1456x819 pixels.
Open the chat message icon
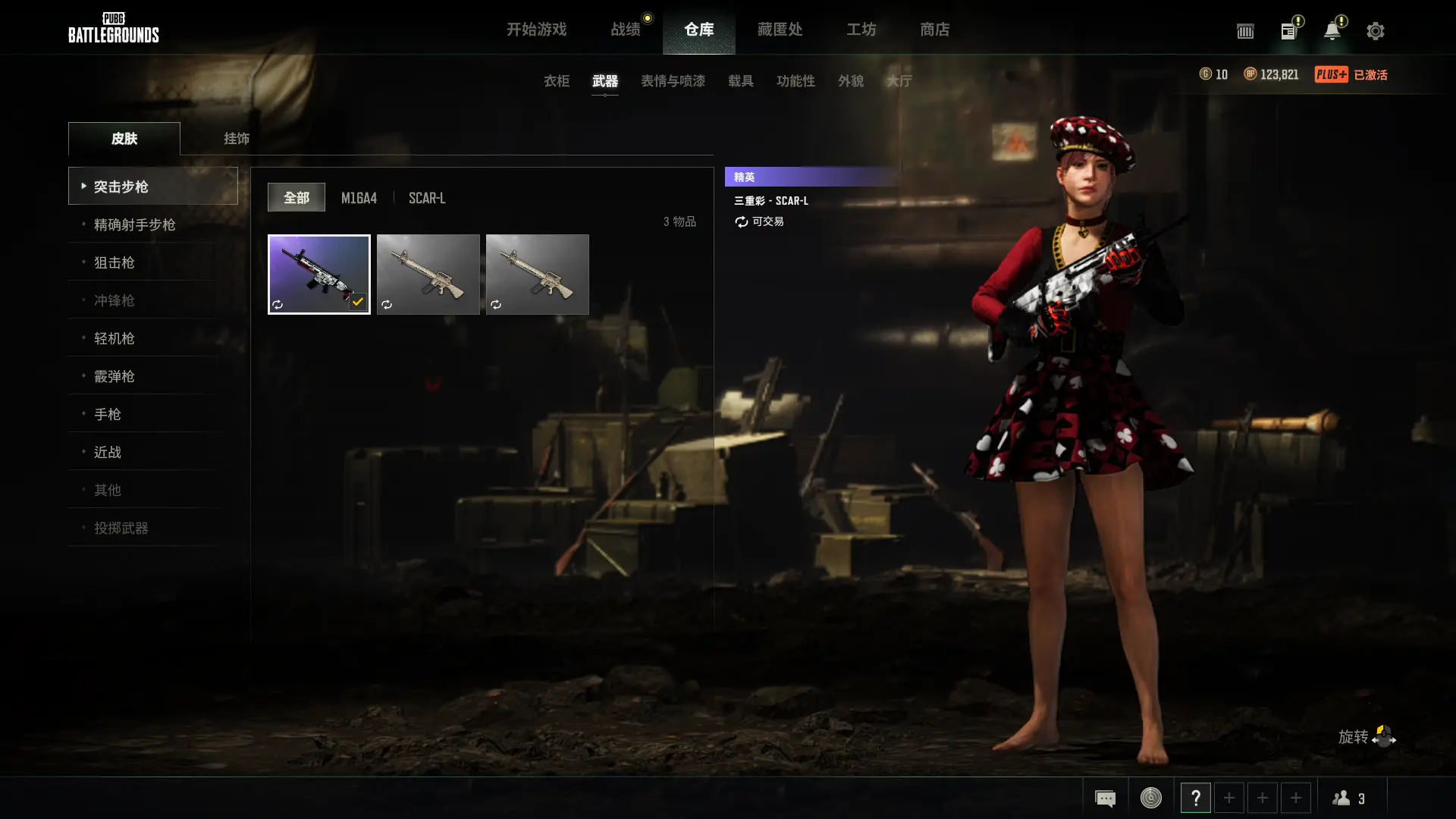pos(1105,798)
